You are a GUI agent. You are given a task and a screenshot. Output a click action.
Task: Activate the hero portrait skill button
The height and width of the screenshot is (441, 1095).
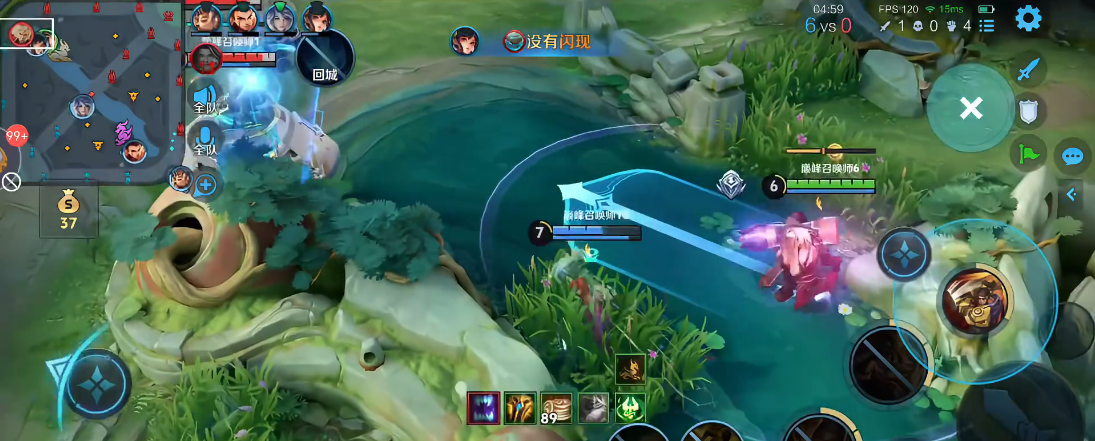click(x=976, y=298)
